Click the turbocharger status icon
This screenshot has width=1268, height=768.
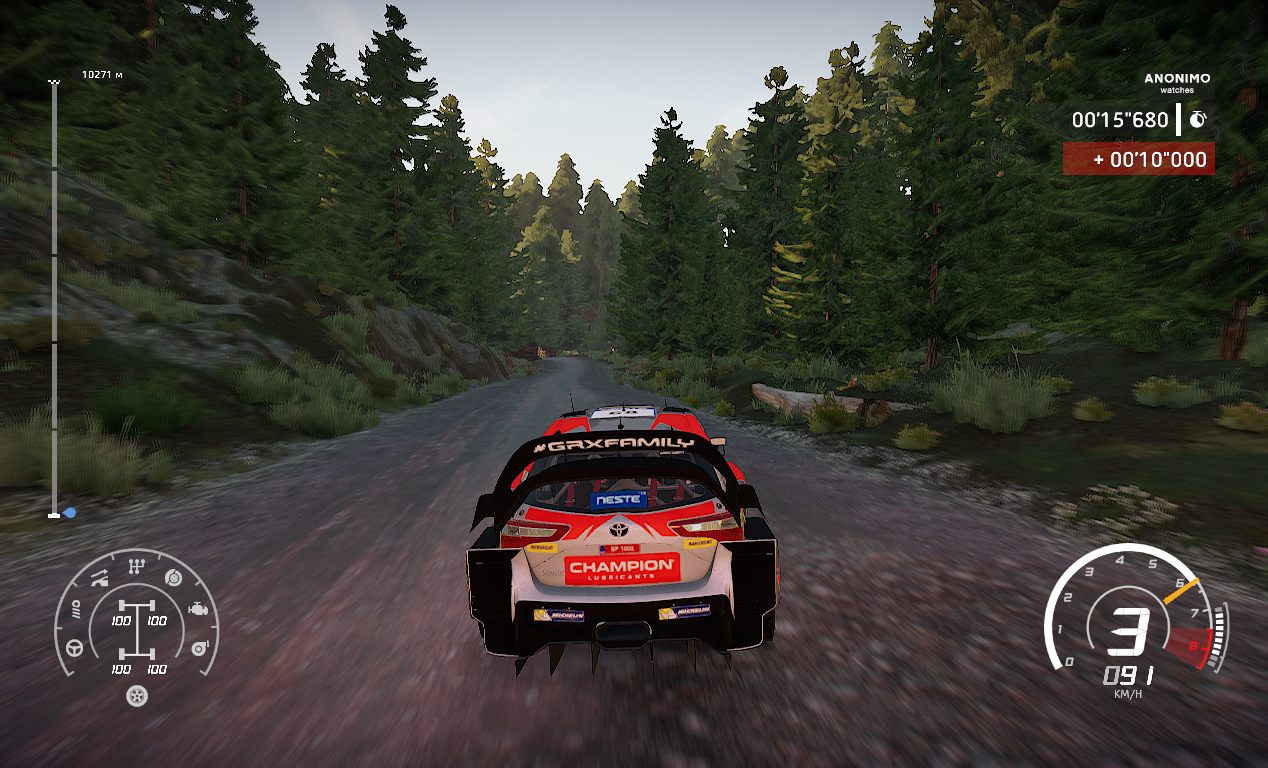pyautogui.click(x=199, y=648)
